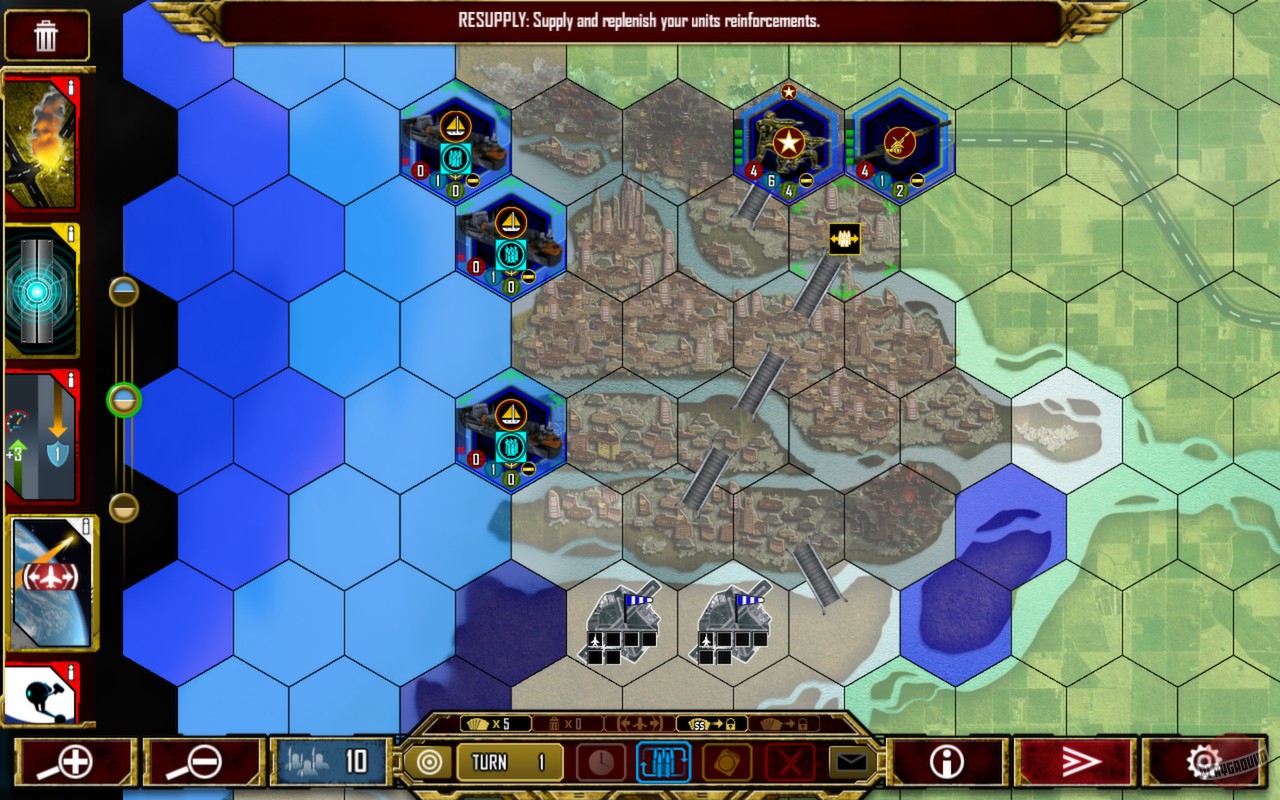Select the bullseye objective icon

tap(430, 761)
